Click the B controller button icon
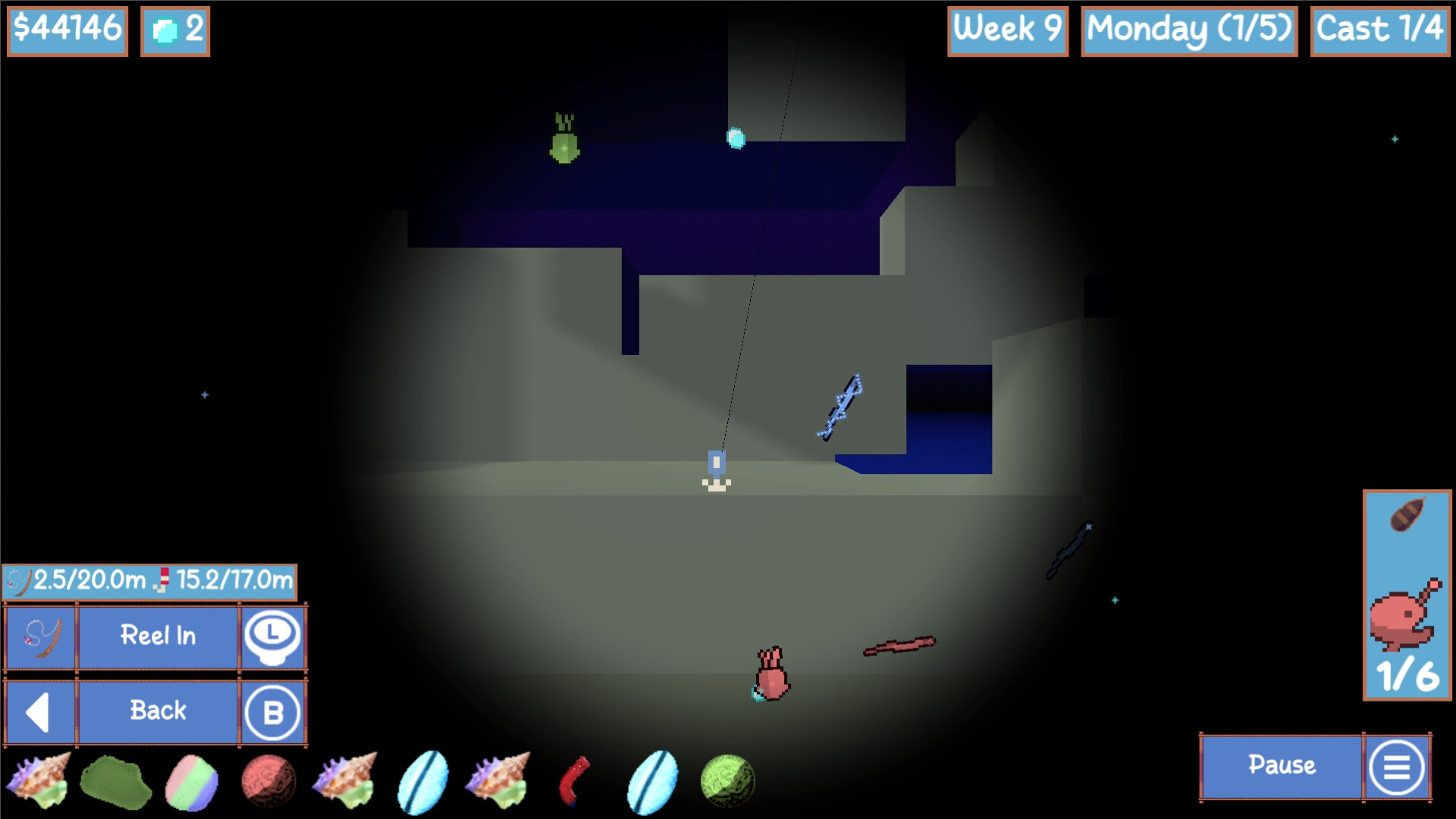The image size is (1456, 819). point(273,711)
